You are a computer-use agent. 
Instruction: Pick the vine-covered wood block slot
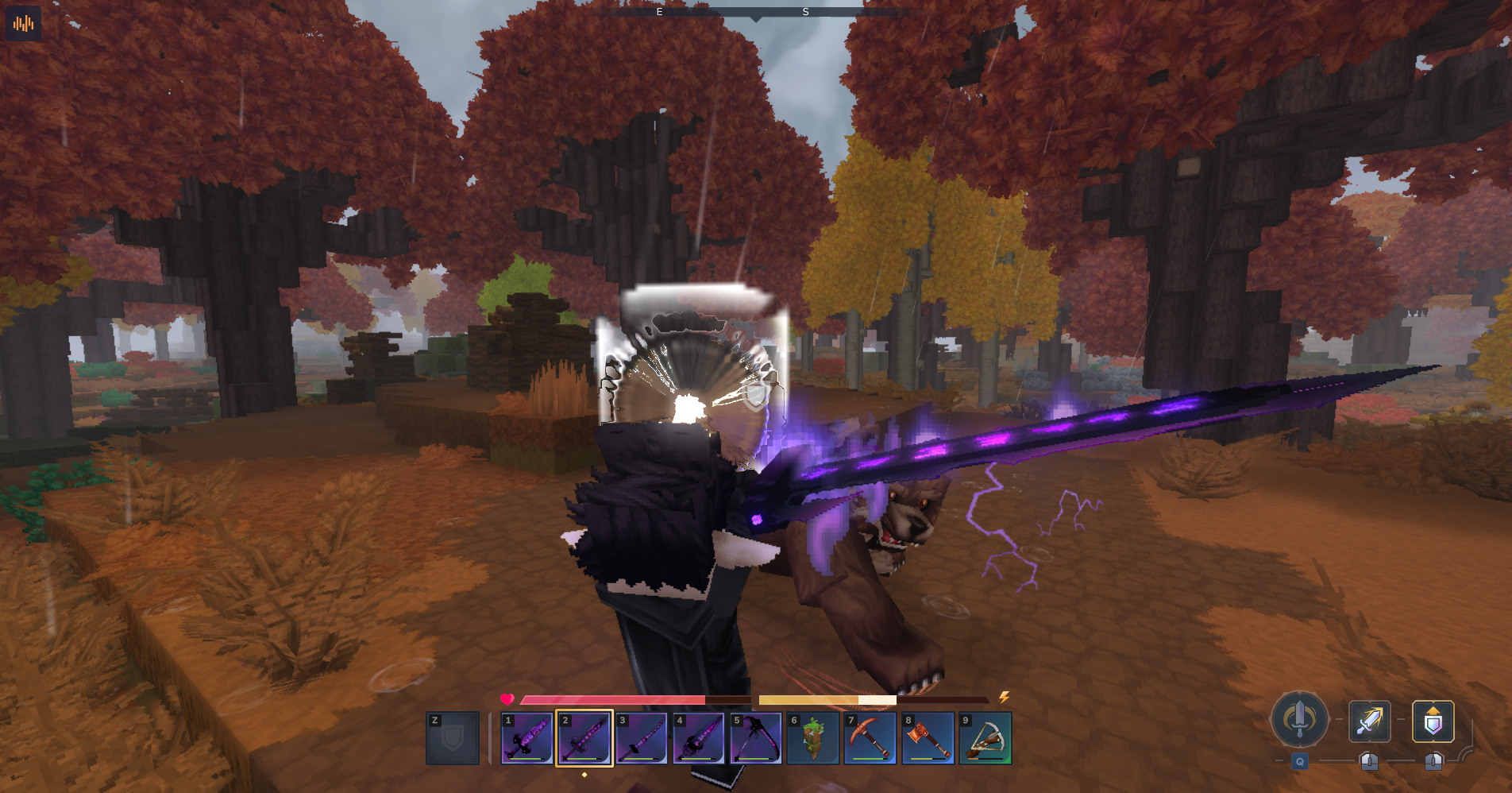click(812, 738)
